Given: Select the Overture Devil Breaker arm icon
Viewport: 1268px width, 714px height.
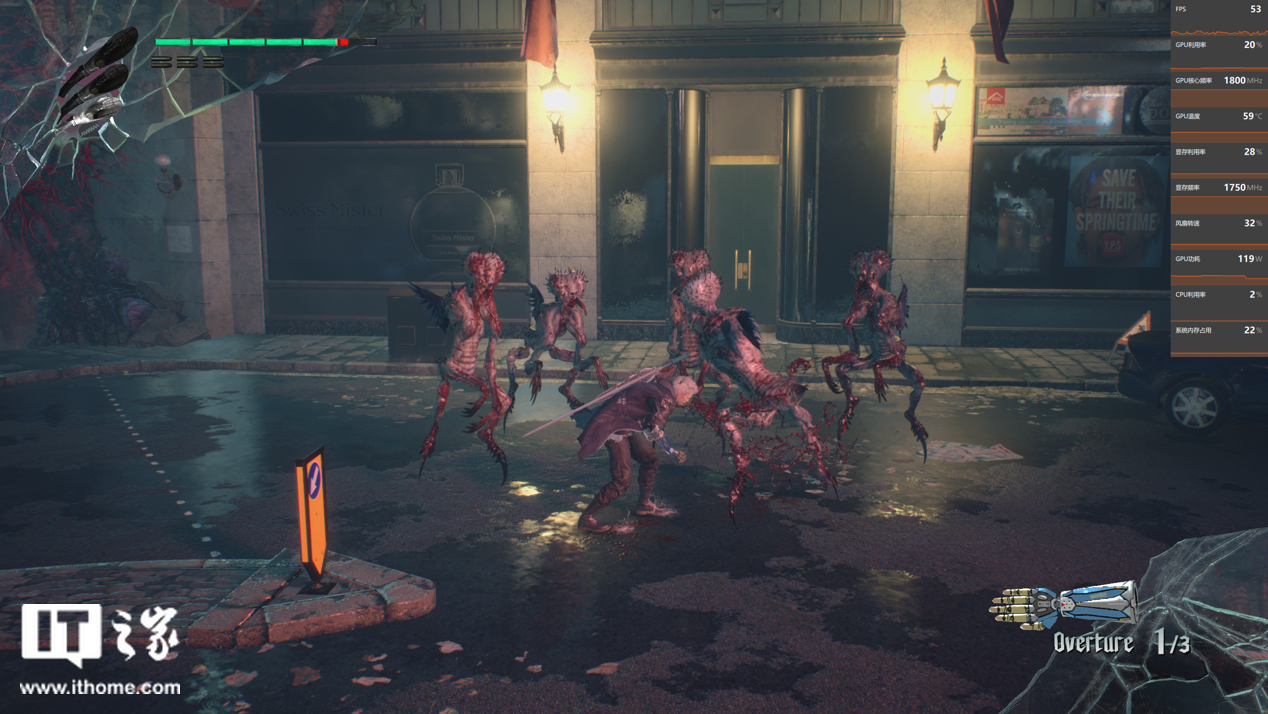Looking at the screenshot, I should pyautogui.click(x=1064, y=604).
